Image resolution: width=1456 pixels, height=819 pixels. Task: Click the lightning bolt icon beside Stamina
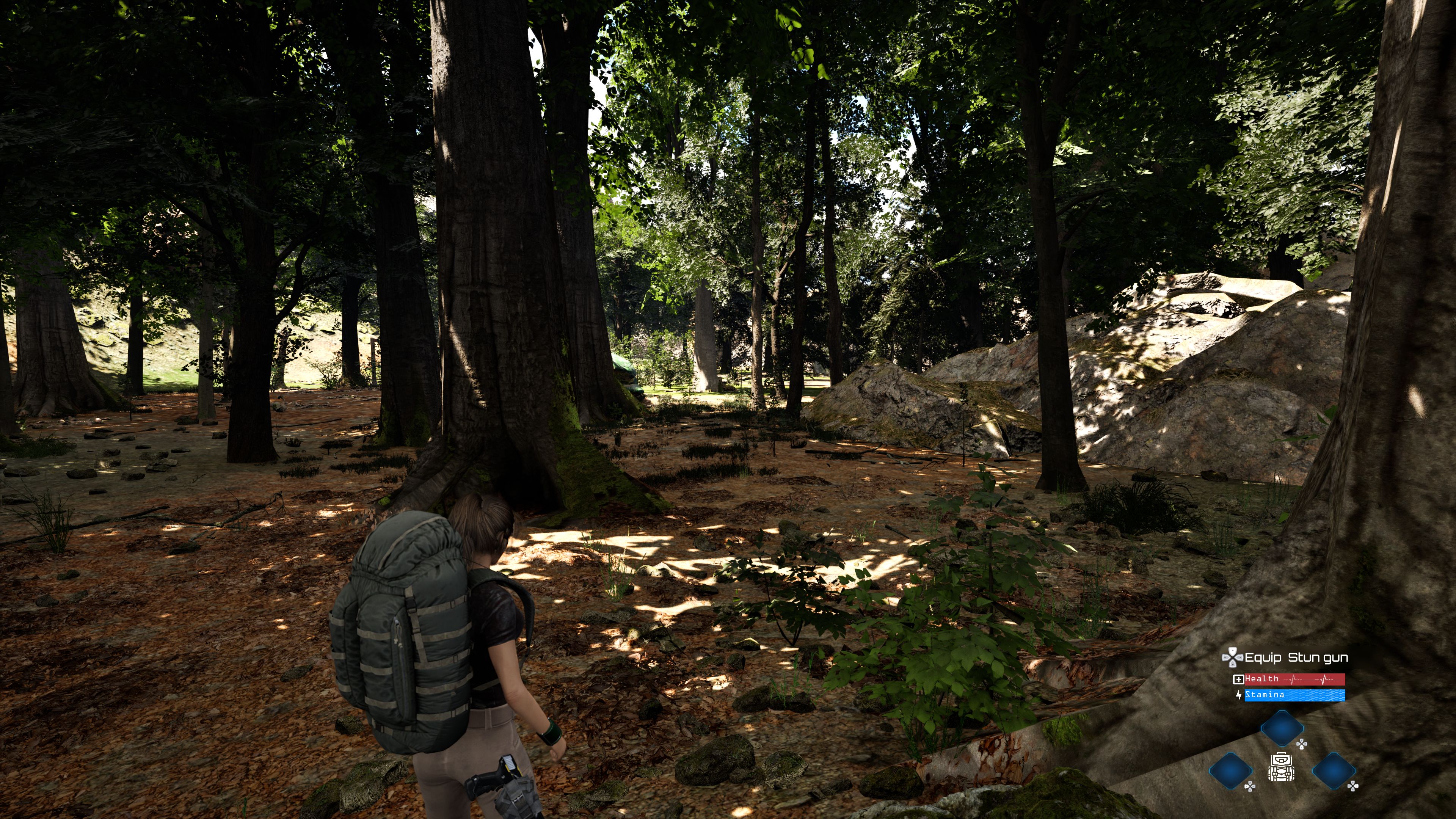1239,696
